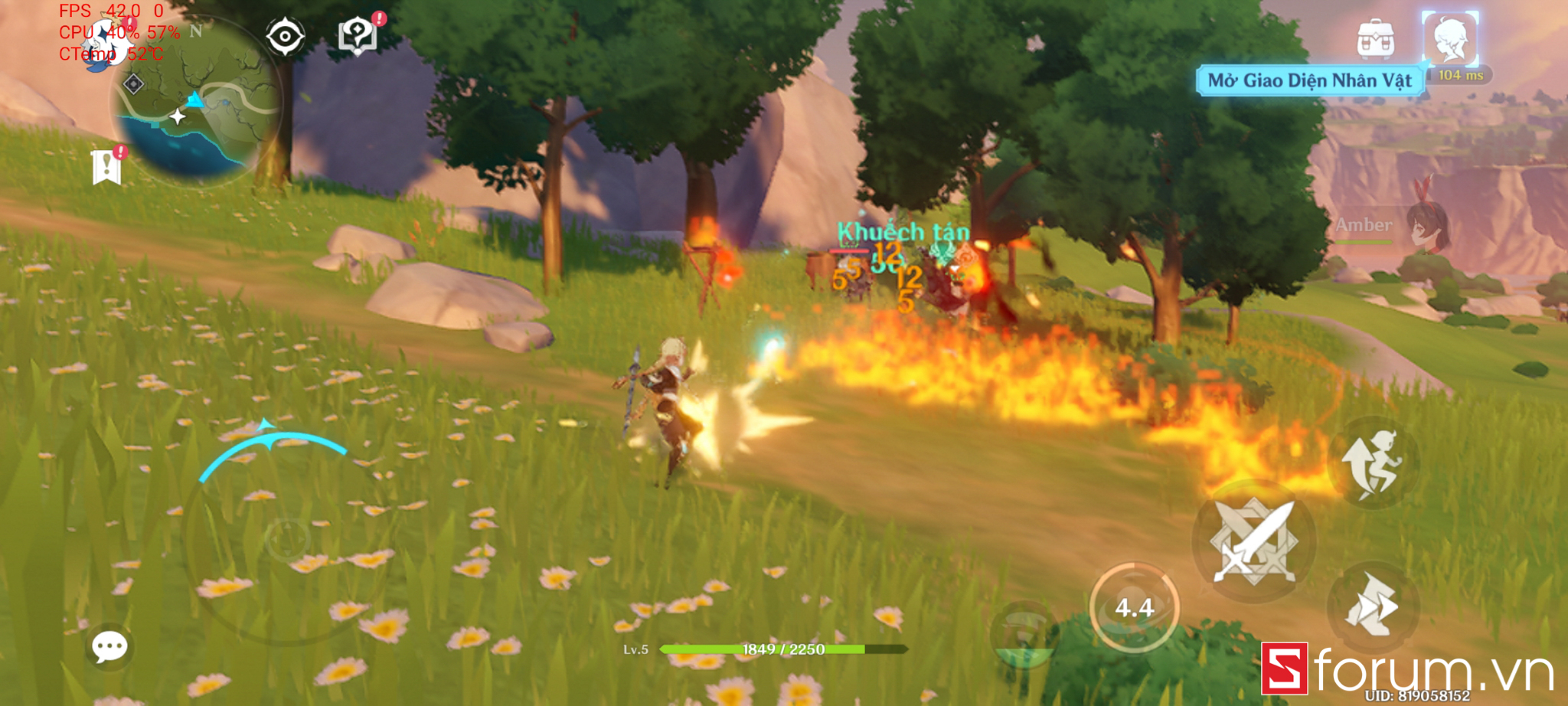The height and width of the screenshot is (706, 1568).
Task: Tap the sprint dash button
Action: click(x=1372, y=606)
